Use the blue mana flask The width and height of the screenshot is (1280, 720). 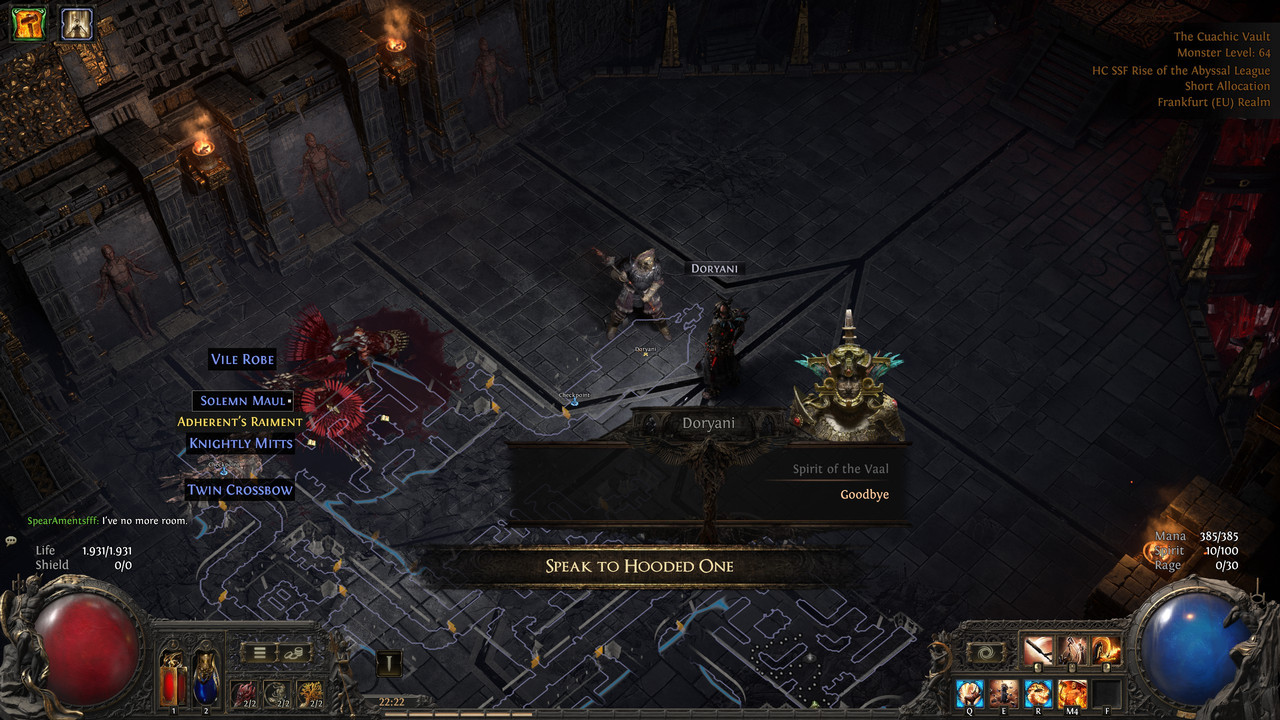205,672
